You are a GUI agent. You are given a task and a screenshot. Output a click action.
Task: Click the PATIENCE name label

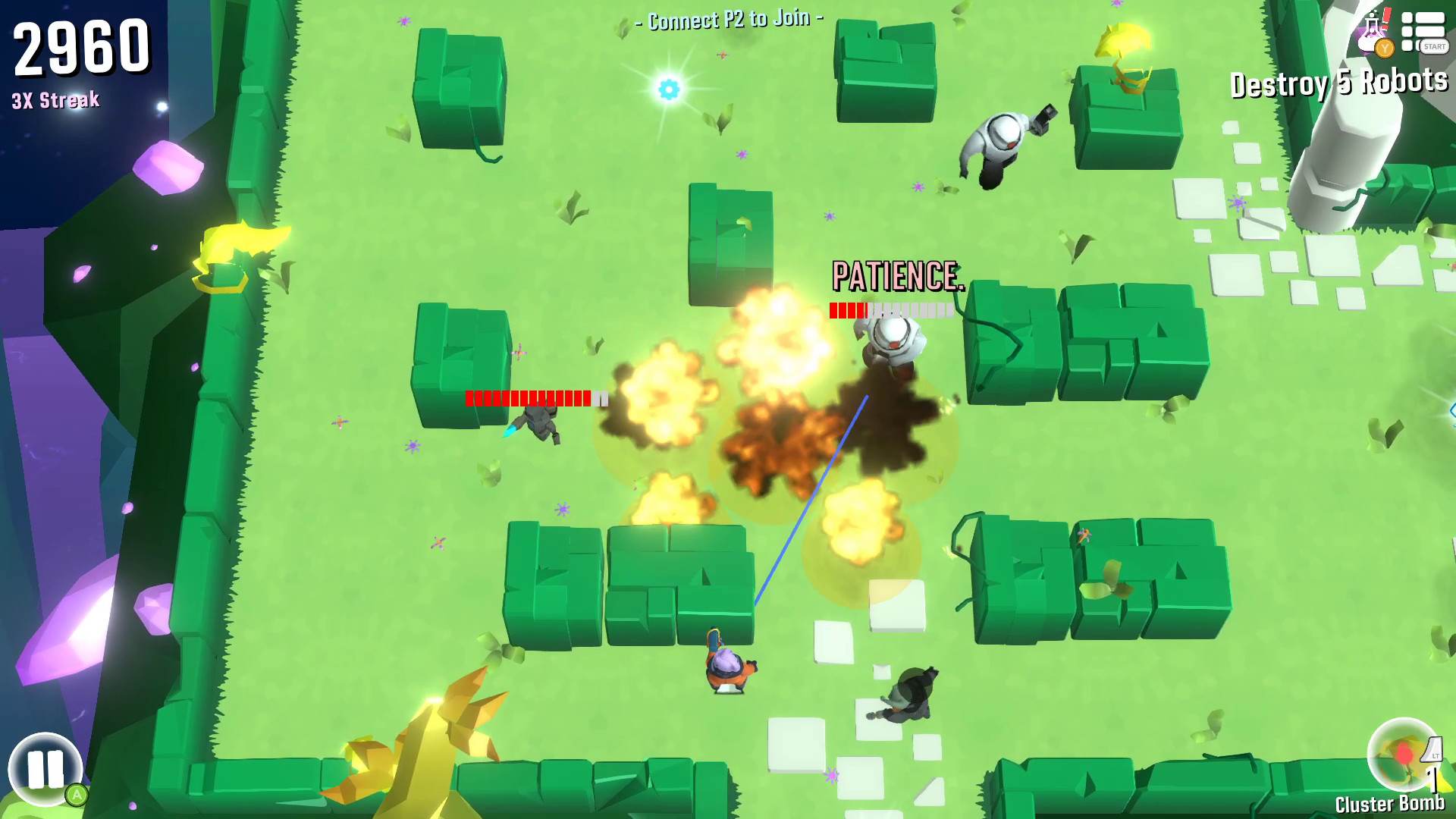[897, 275]
